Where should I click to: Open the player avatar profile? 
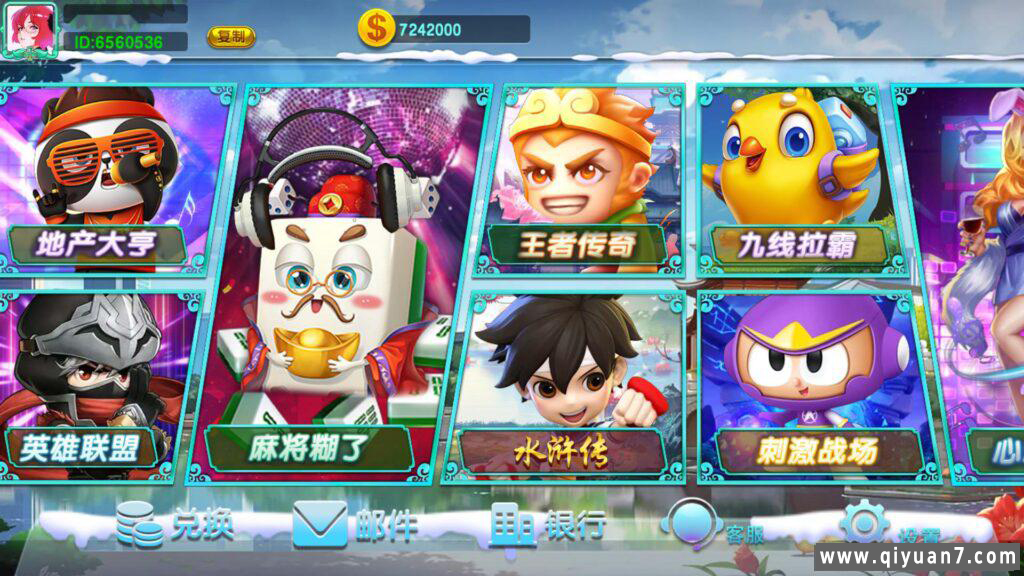(x=31, y=29)
